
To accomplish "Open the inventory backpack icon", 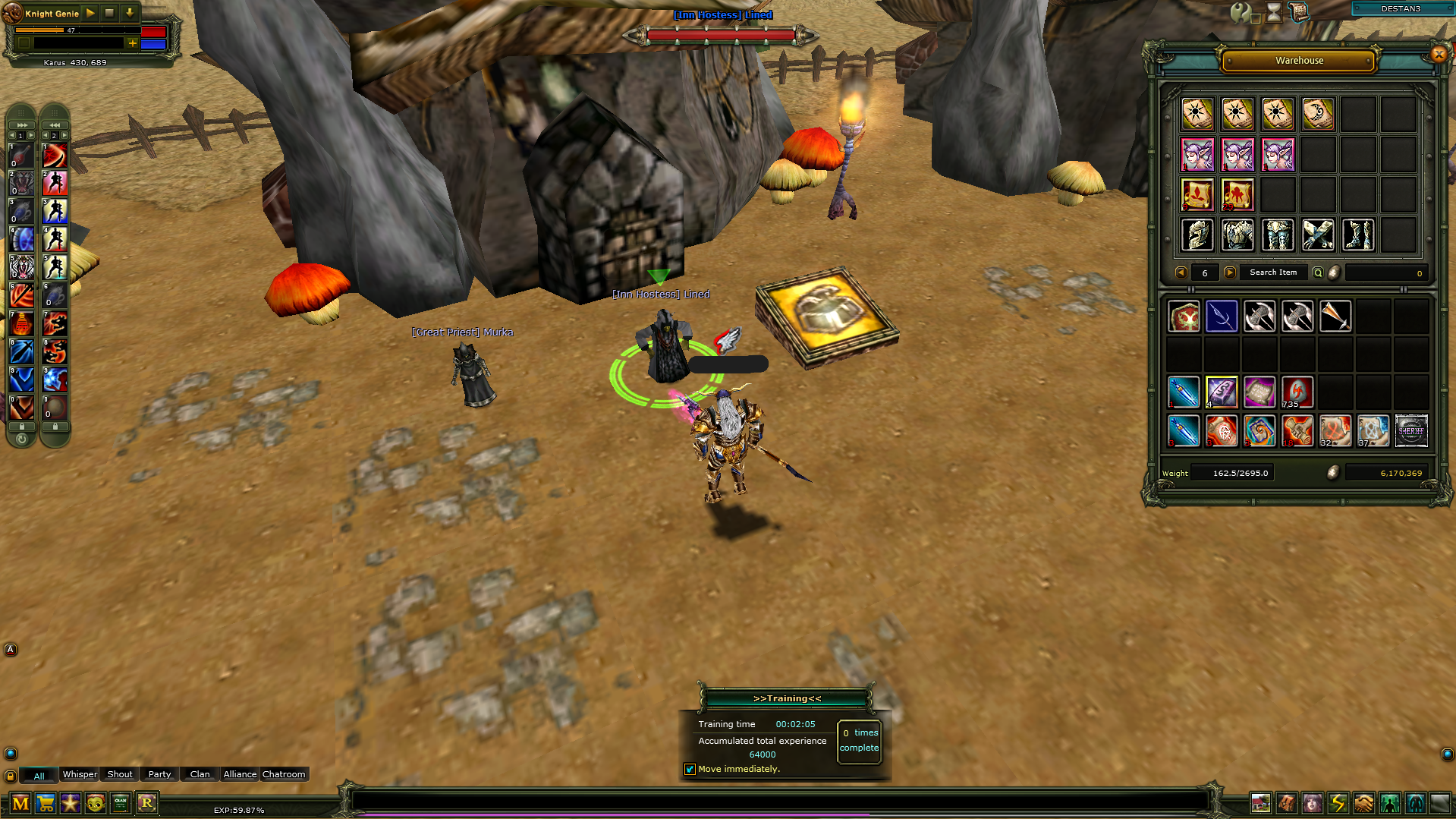I will [x=1287, y=803].
